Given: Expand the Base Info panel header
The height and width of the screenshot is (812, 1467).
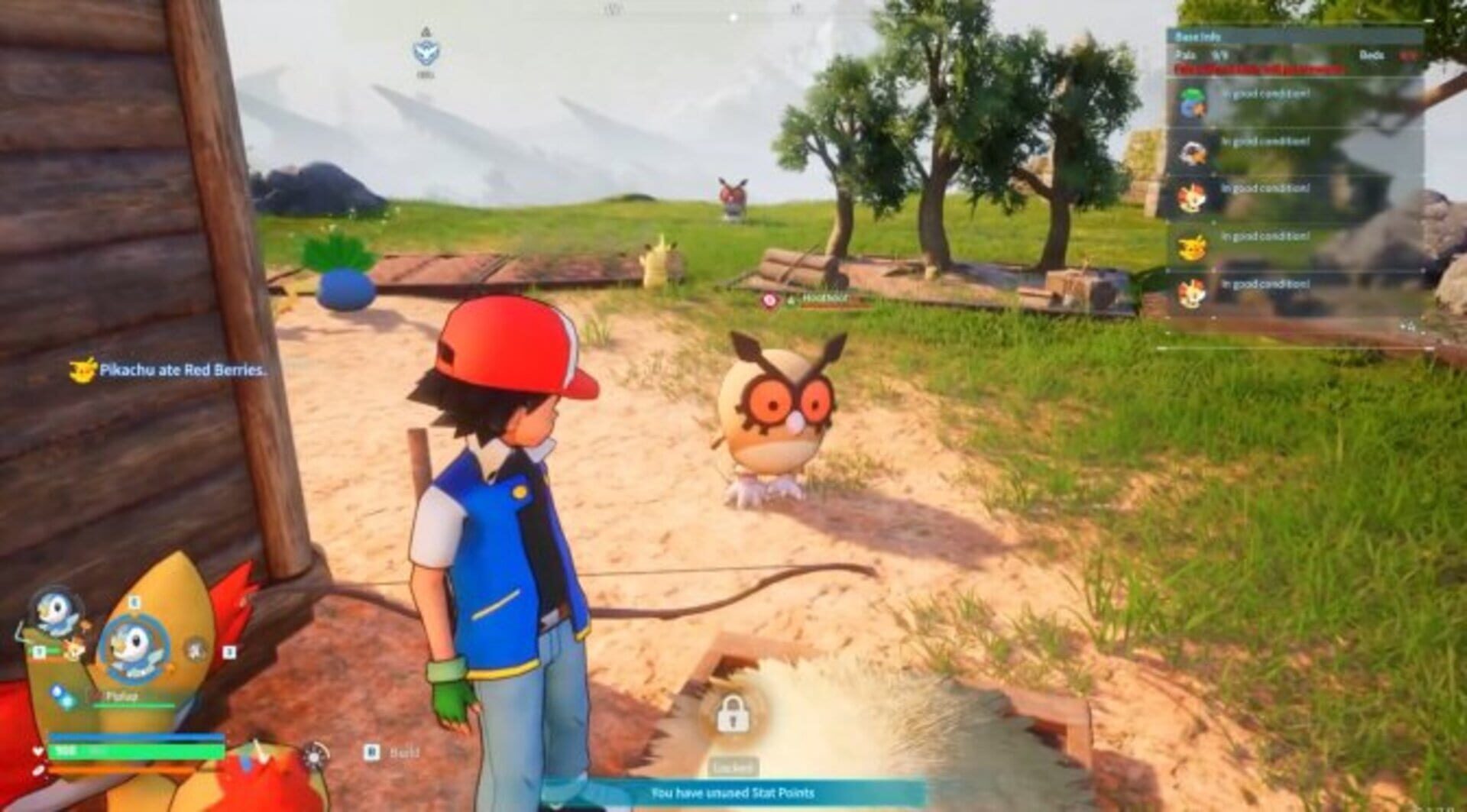Looking at the screenshot, I should tap(1198, 34).
